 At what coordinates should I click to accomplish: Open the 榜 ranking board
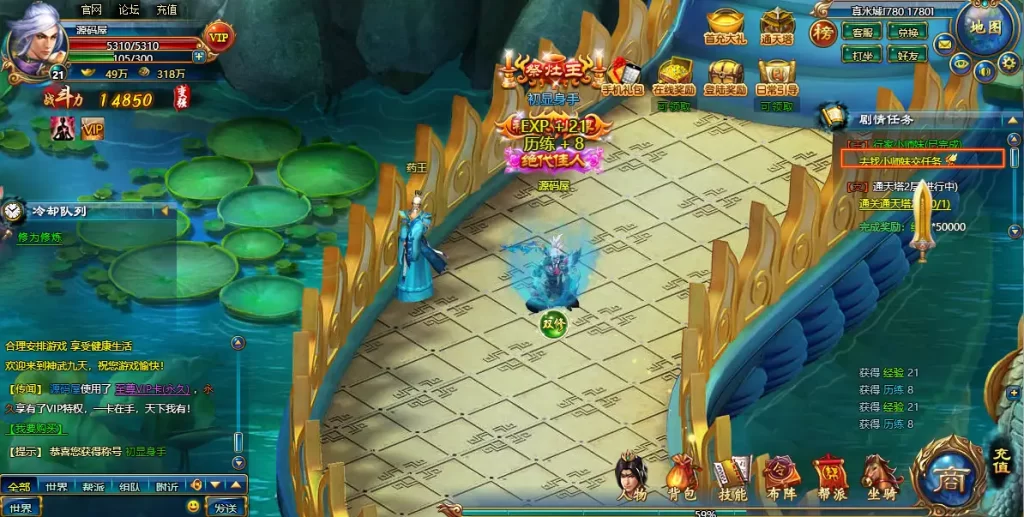[823, 31]
